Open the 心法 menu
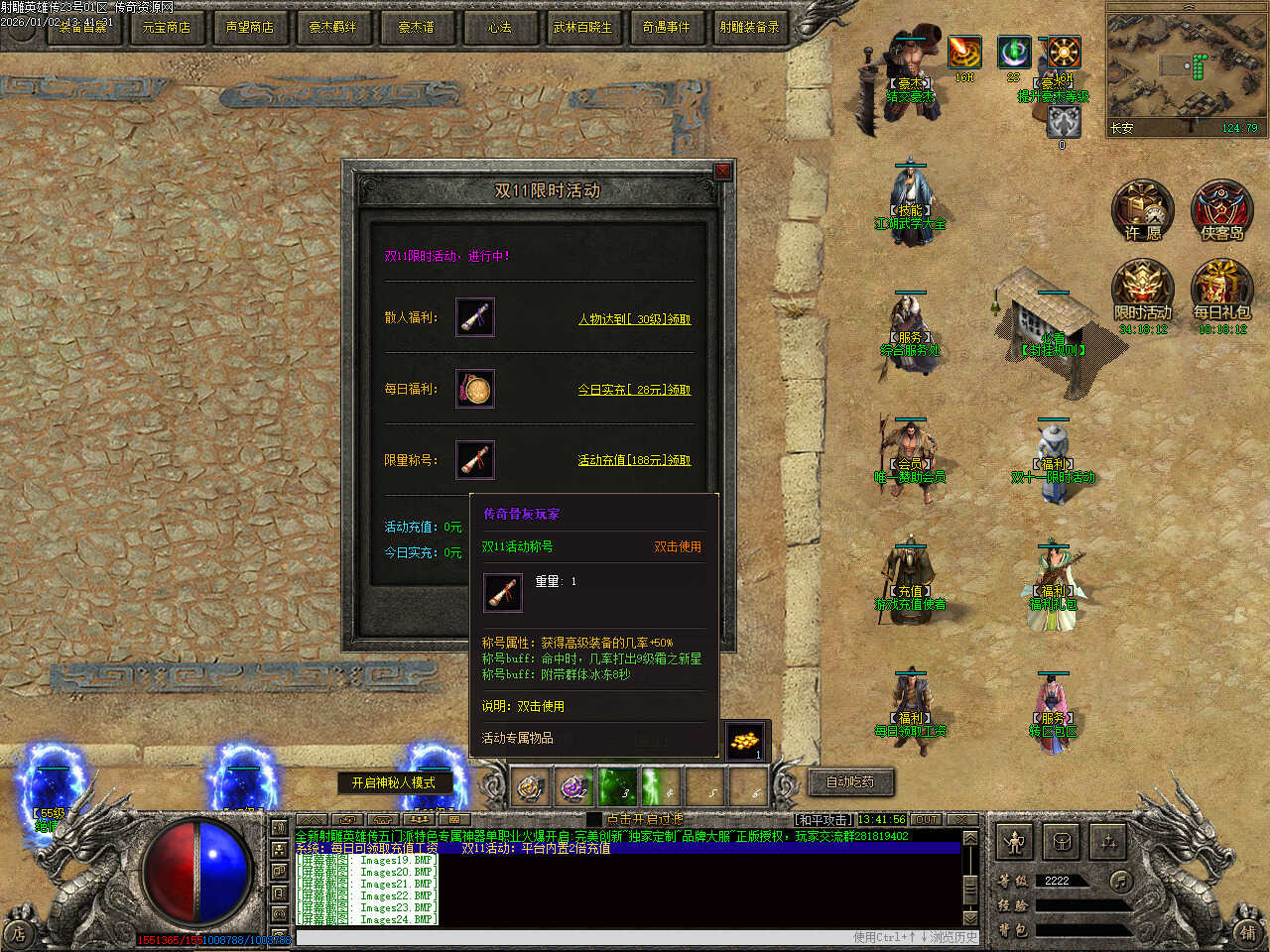The height and width of the screenshot is (952, 1270). click(x=500, y=27)
